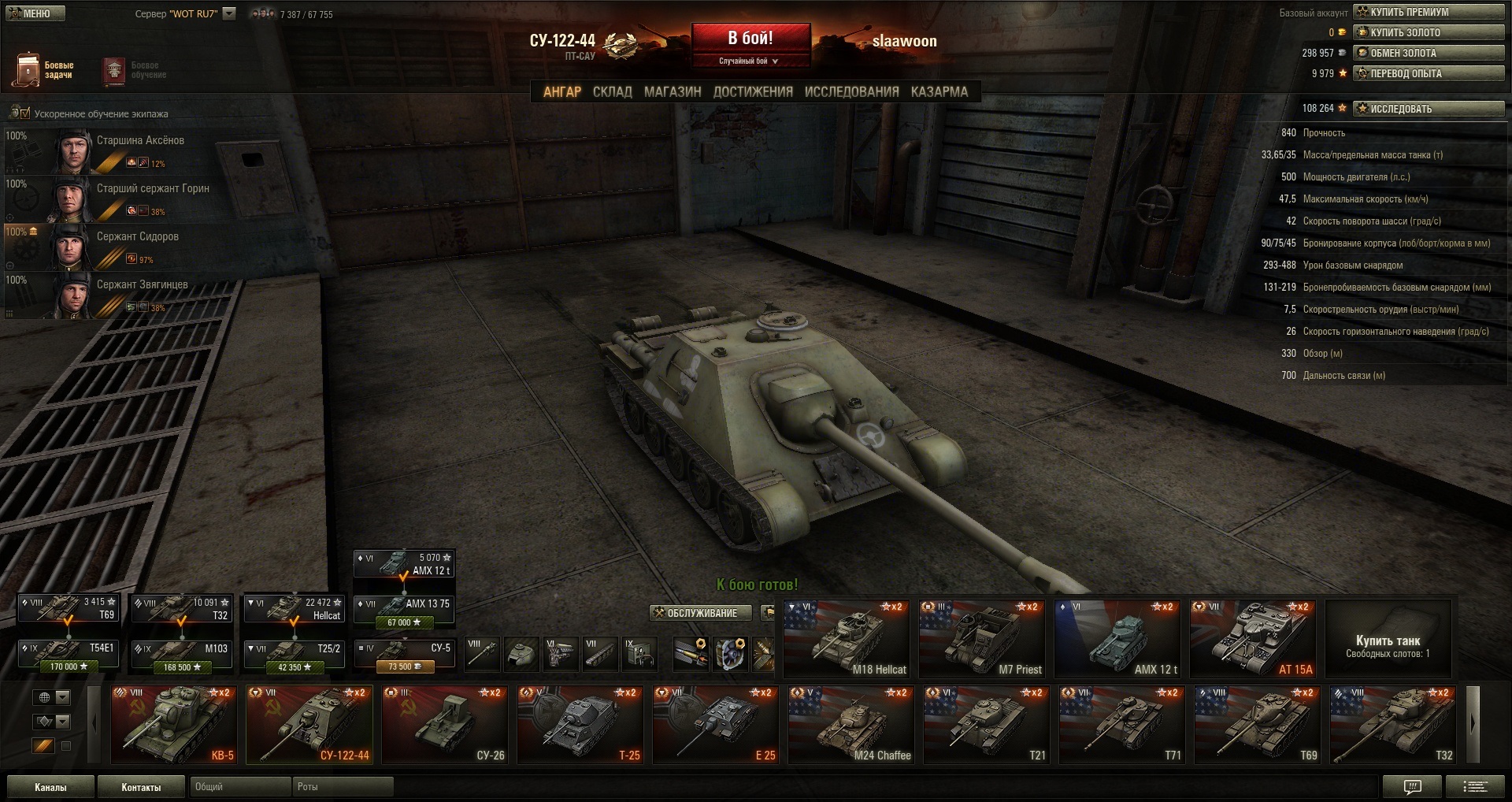Click the ИССЛЕДОВАТЬ button
Image resolution: width=1512 pixels, height=802 pixels.
click(x=1429, y=109)
